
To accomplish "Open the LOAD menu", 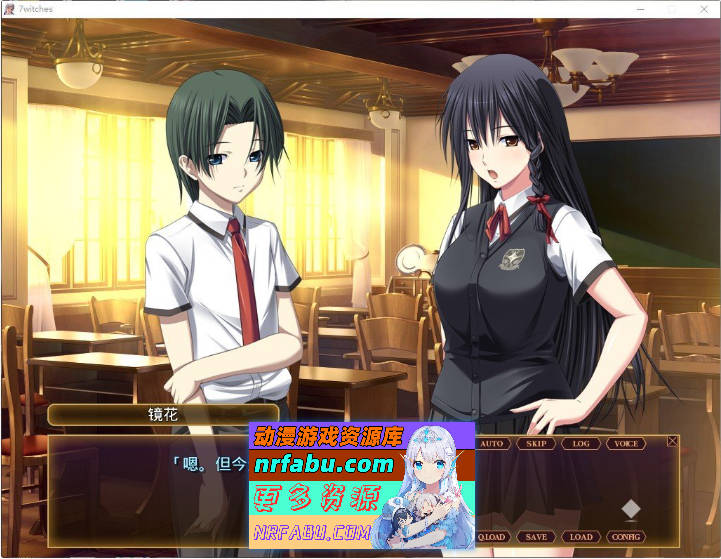I will point(581,537).
